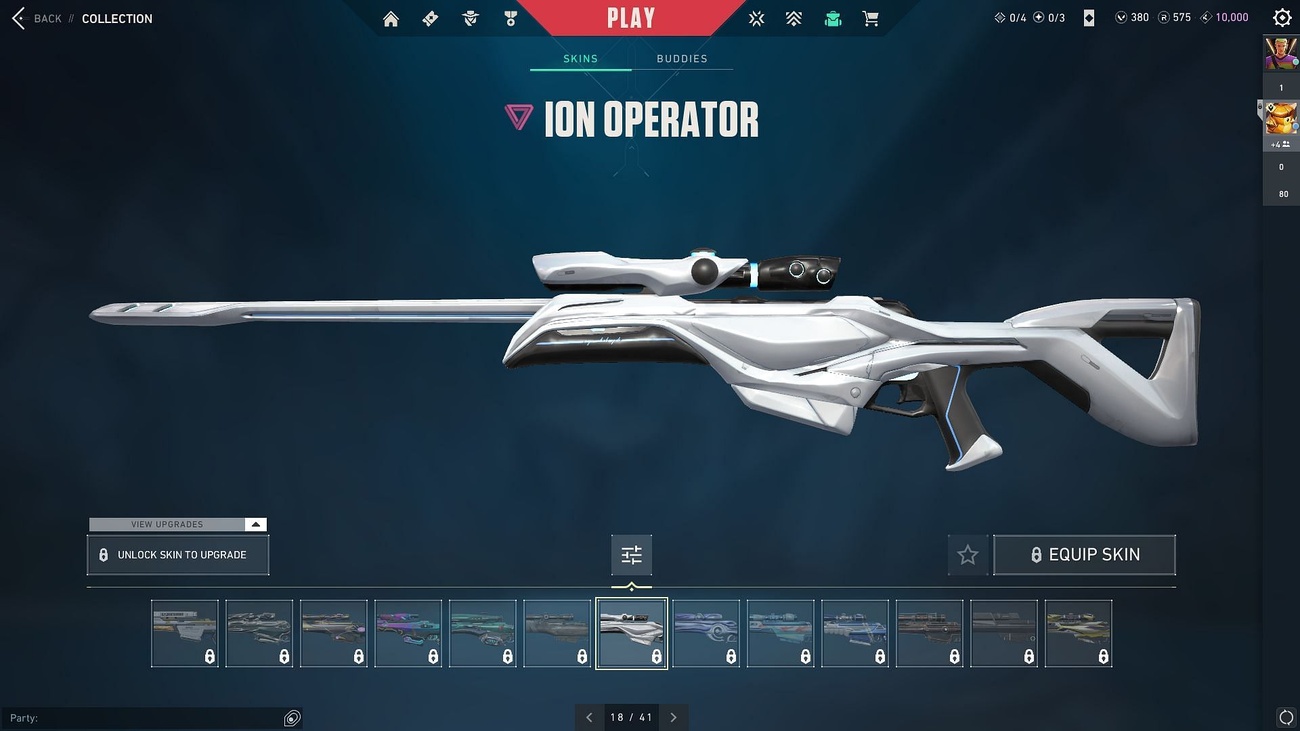
Task: Open the Battlepass ticket icon
Action: point(429,17)
